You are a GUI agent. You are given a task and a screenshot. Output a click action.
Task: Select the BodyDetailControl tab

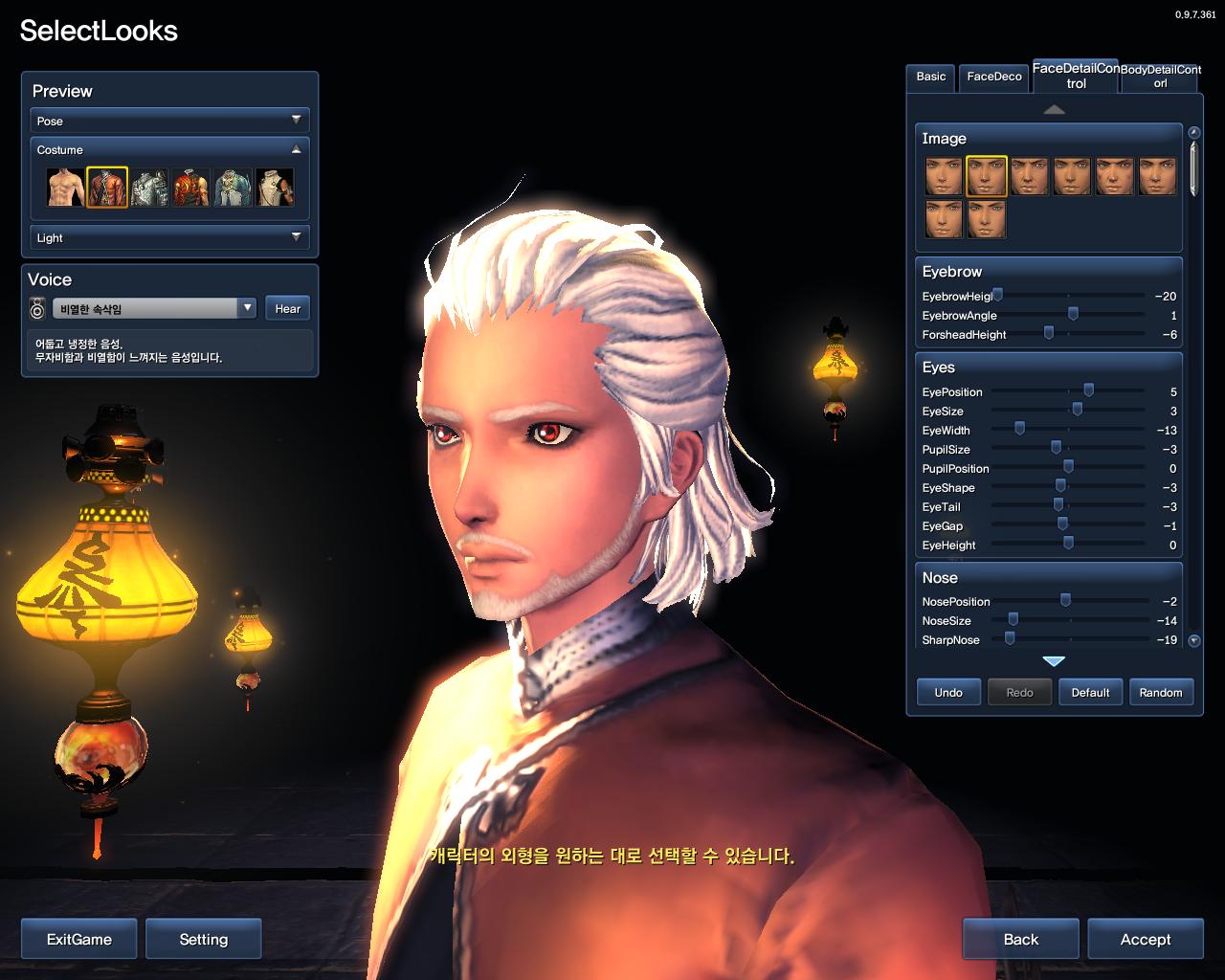coord(1160,77)
